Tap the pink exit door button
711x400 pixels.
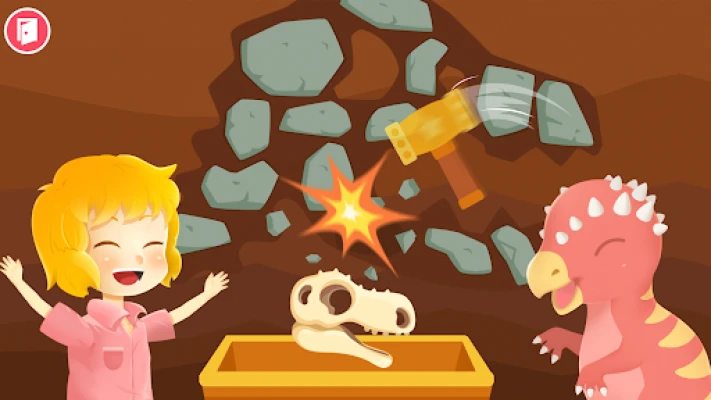(27, 30)
